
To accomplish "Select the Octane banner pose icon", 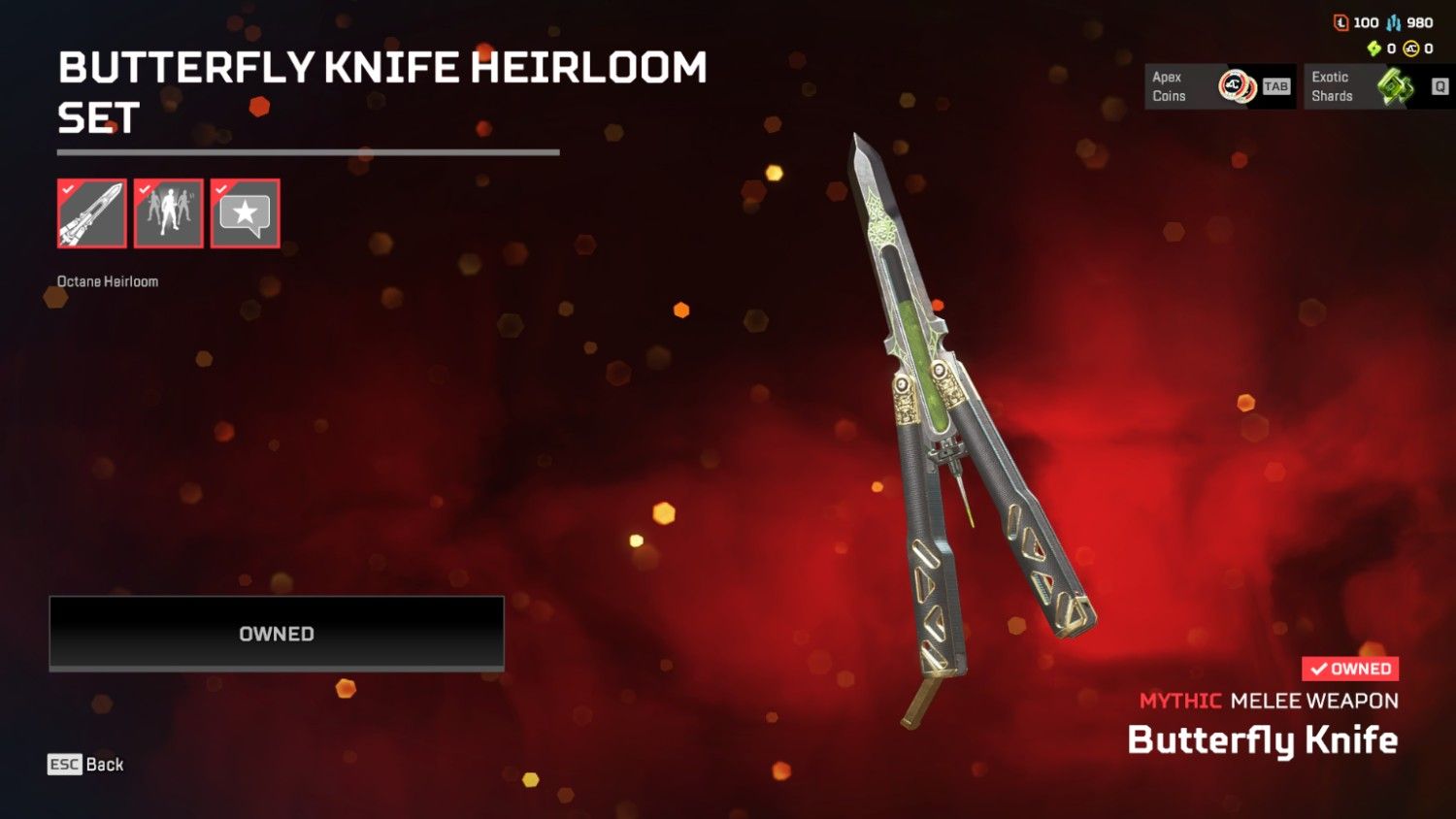I will (x=168, y=213).
